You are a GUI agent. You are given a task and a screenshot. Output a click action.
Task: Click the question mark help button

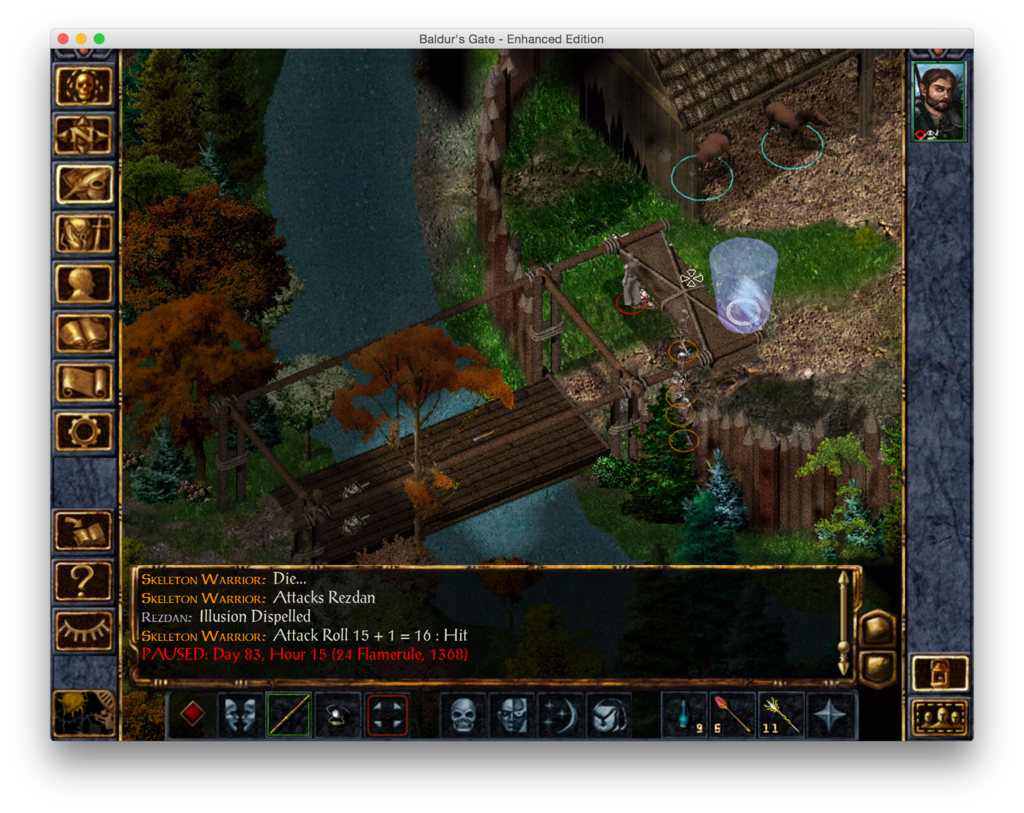click(x=84, y=581)
